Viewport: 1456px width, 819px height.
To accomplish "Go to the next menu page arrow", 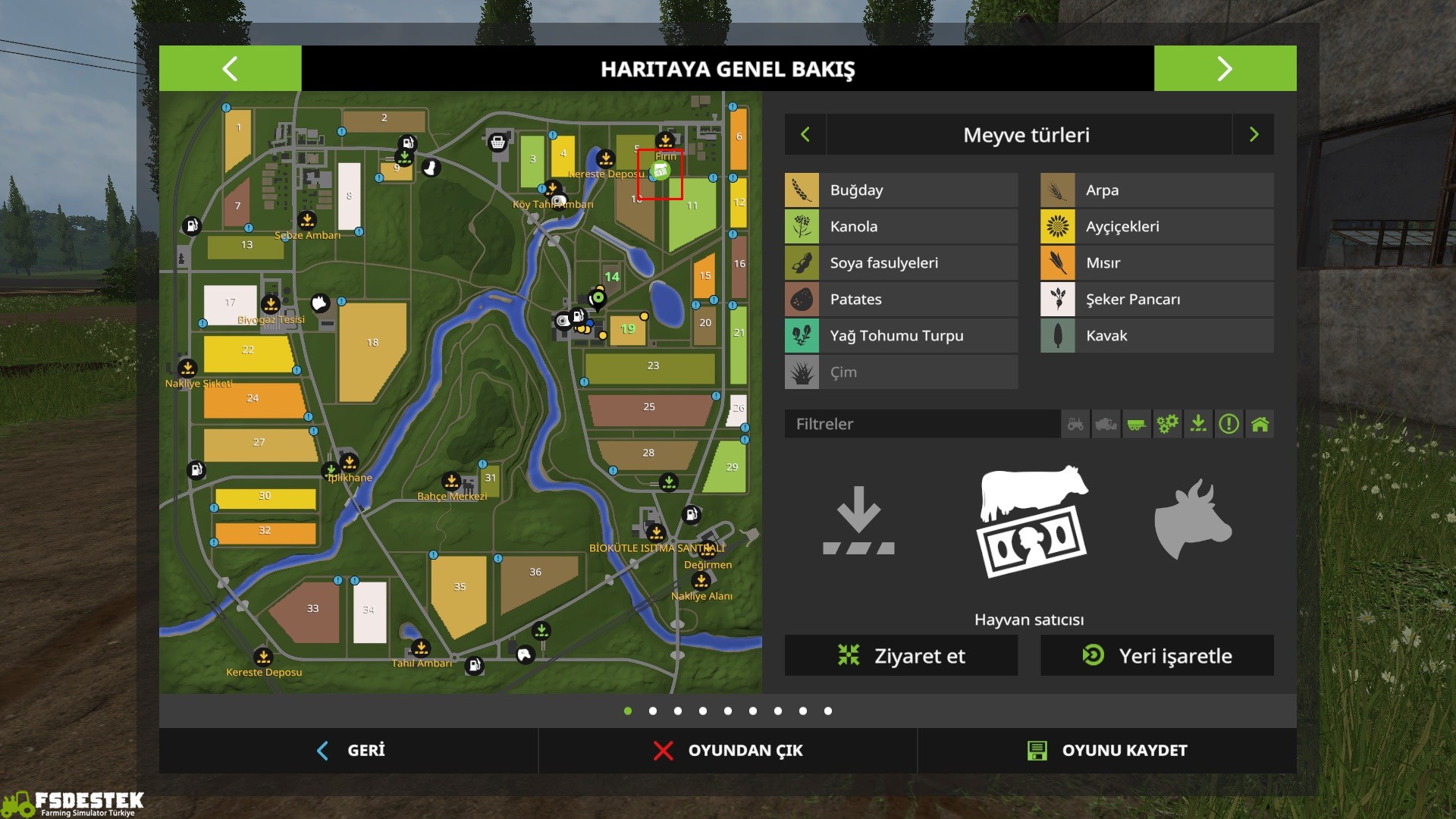I will tap(1225, 68).
